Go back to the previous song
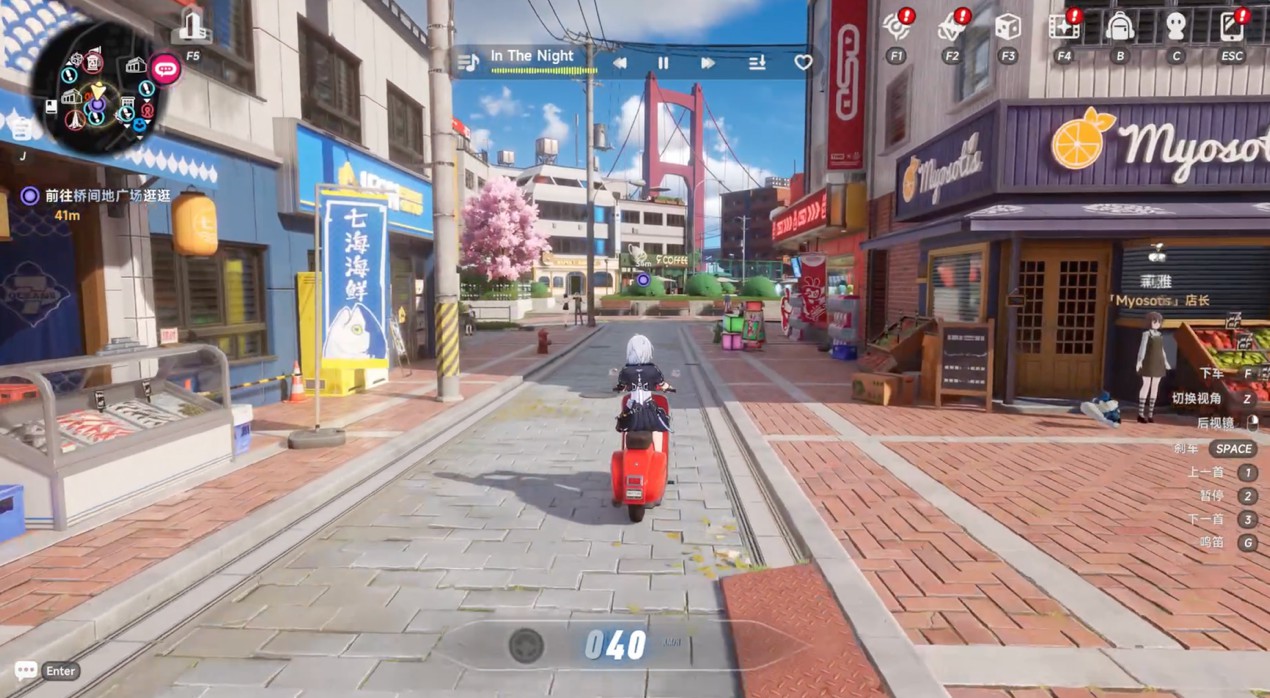Image resolution: width=1270 pixels, height=698 pixels. pos(620,63)
